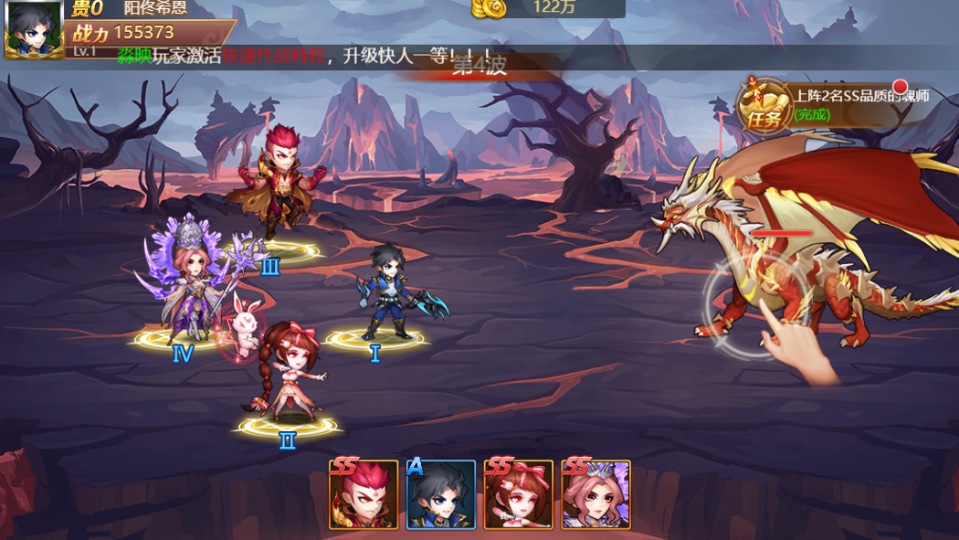Click the gold ingot currency icon
This screenshot has width=959, height=540.
coord(490,8)
